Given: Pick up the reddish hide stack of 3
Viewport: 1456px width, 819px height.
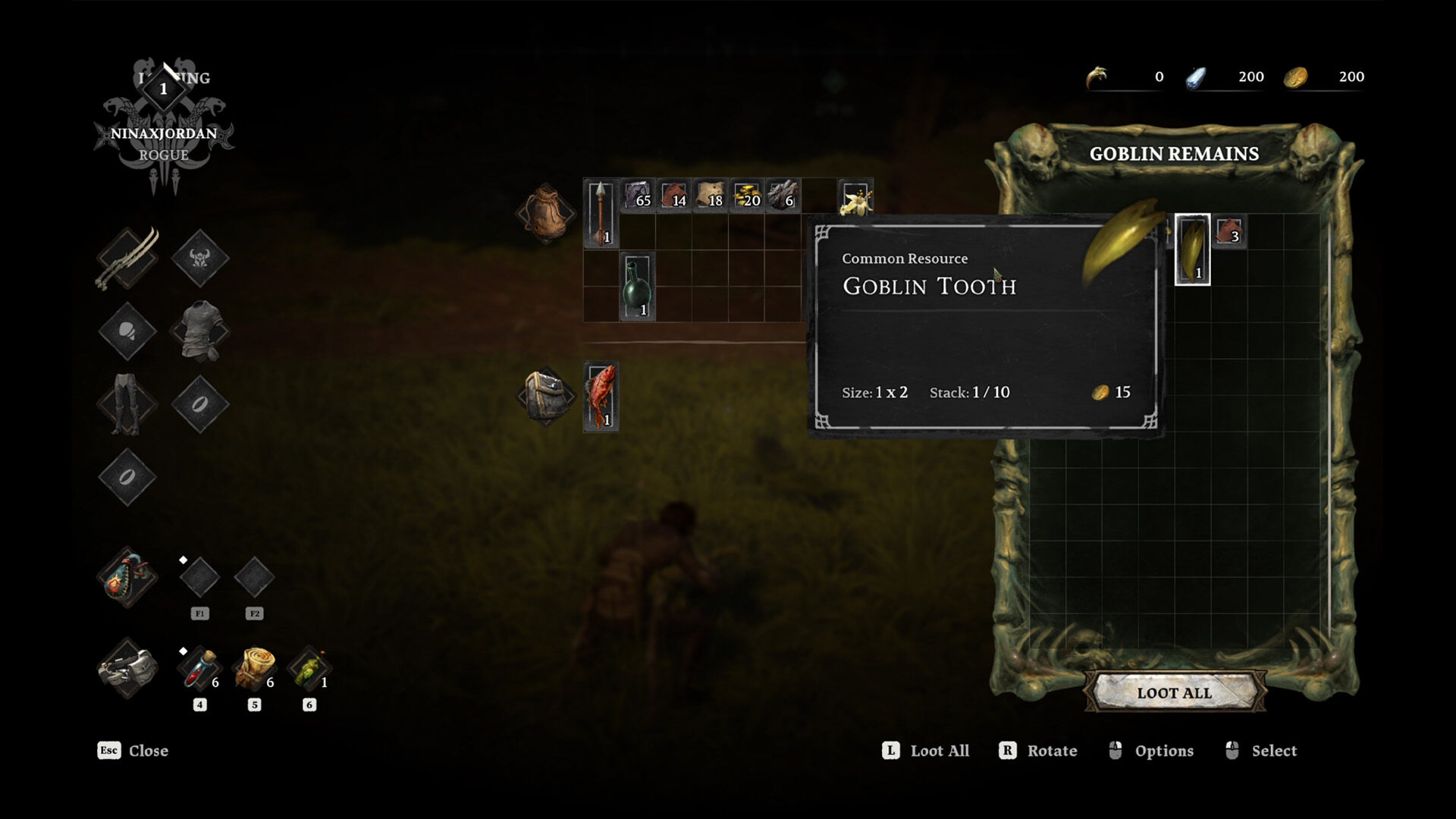Looking at the screenshot, I should point(1228,231).
